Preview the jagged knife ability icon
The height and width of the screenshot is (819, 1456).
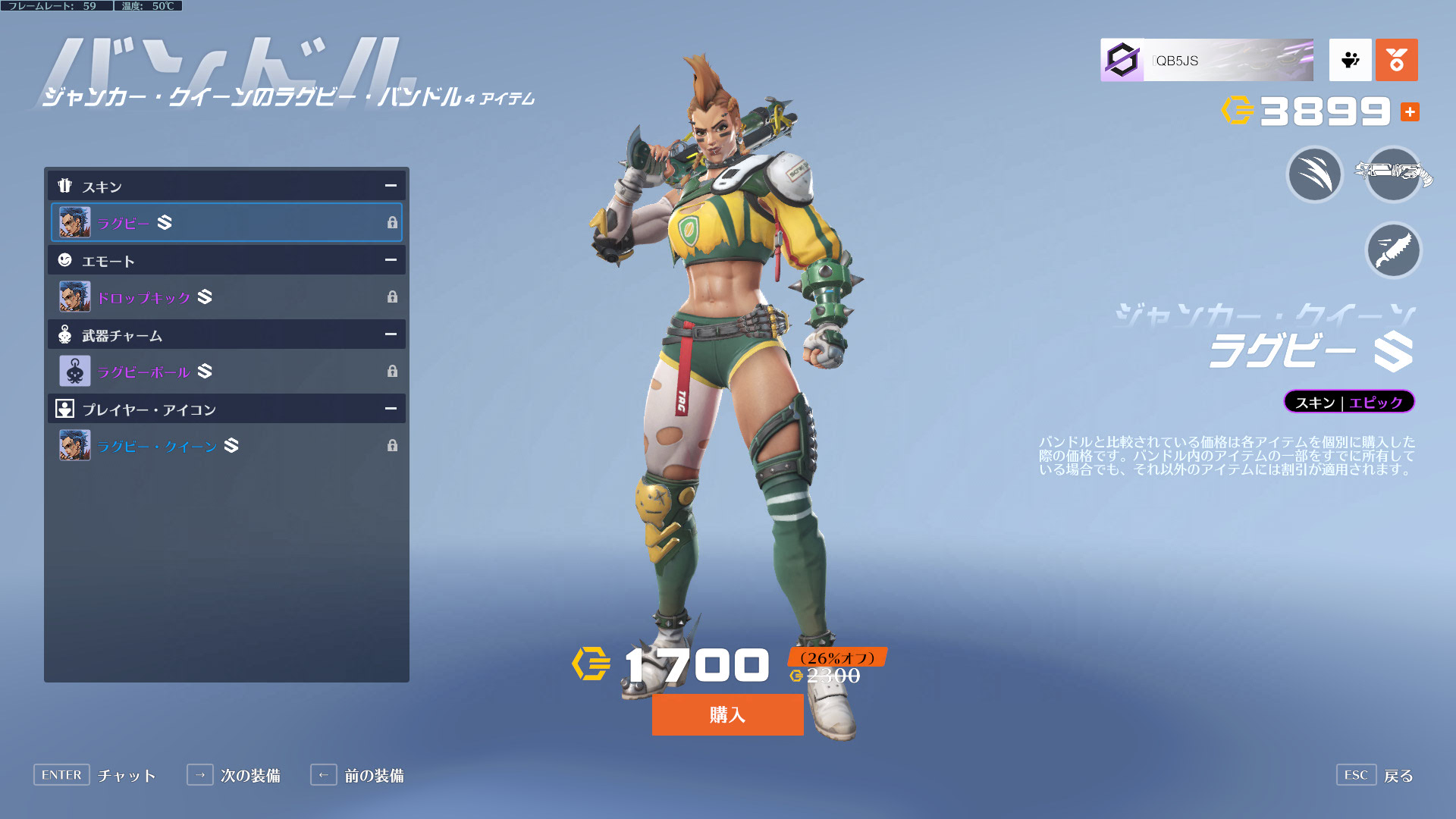[x=1393, y=250]
